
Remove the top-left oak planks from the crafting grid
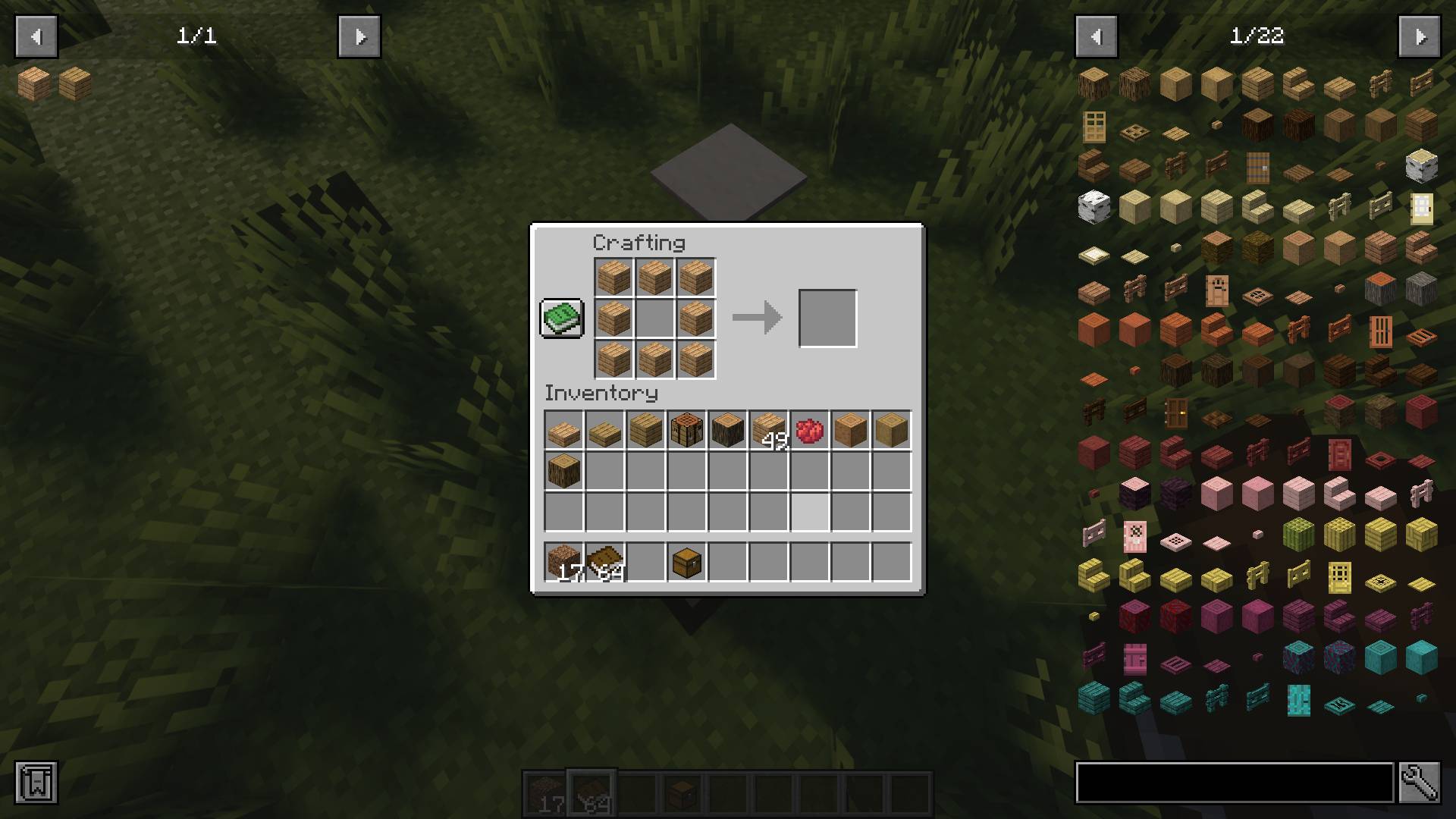(x=613, y=278)
